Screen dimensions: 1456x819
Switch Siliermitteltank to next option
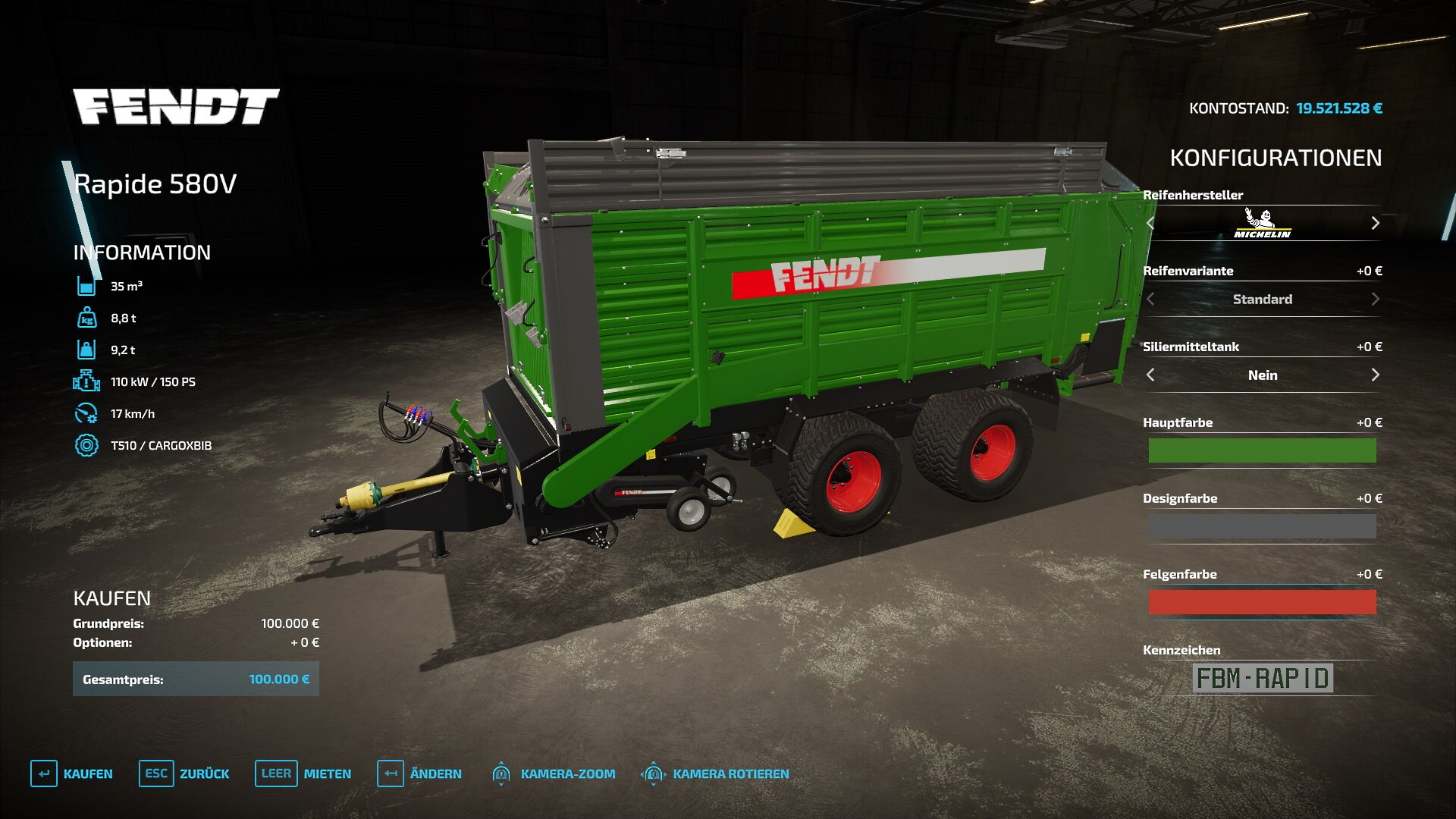click(x=1375, y=375)
